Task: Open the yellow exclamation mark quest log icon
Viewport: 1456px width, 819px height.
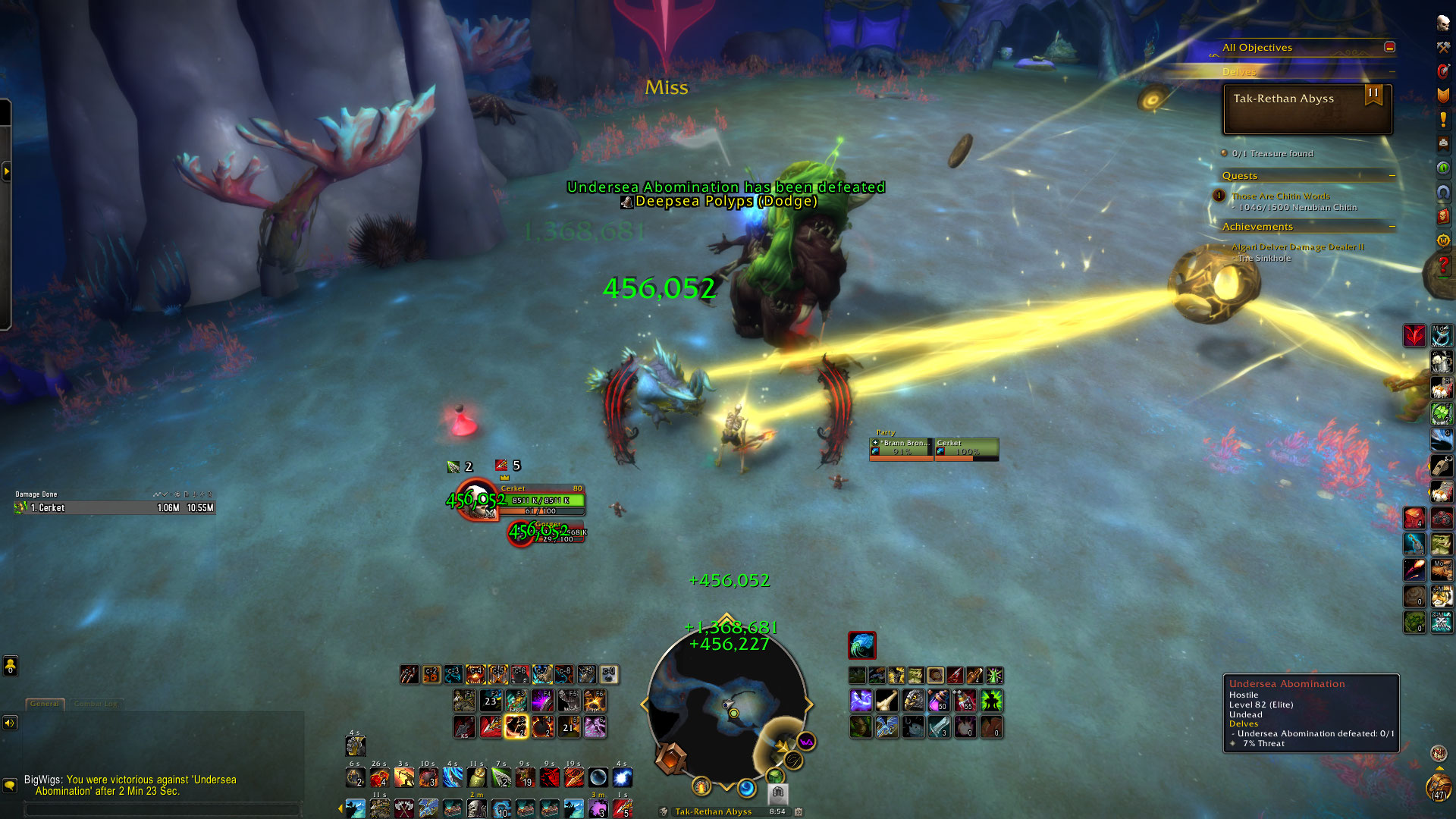Action: click(1442, 119)
